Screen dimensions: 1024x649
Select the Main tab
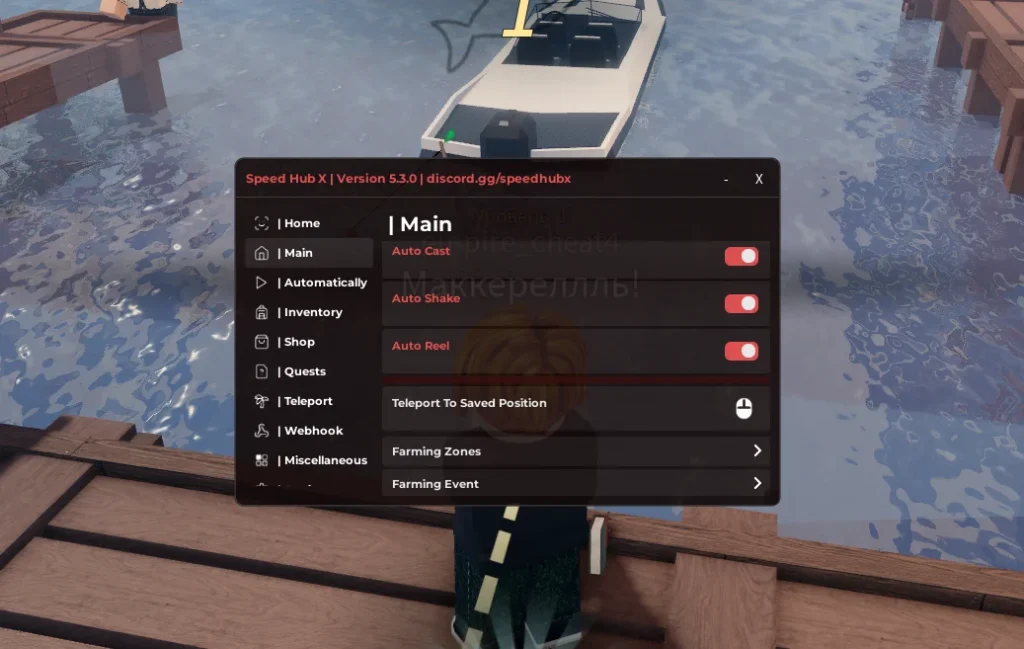tap(295, 253)
